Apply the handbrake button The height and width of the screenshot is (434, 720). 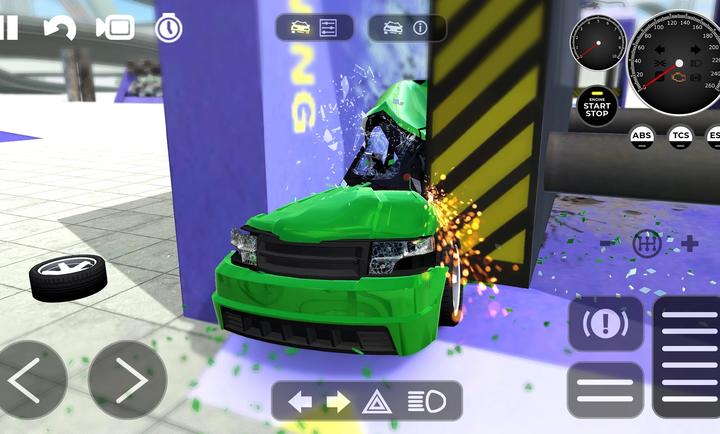pyautogui.click(x=606, y=324)
